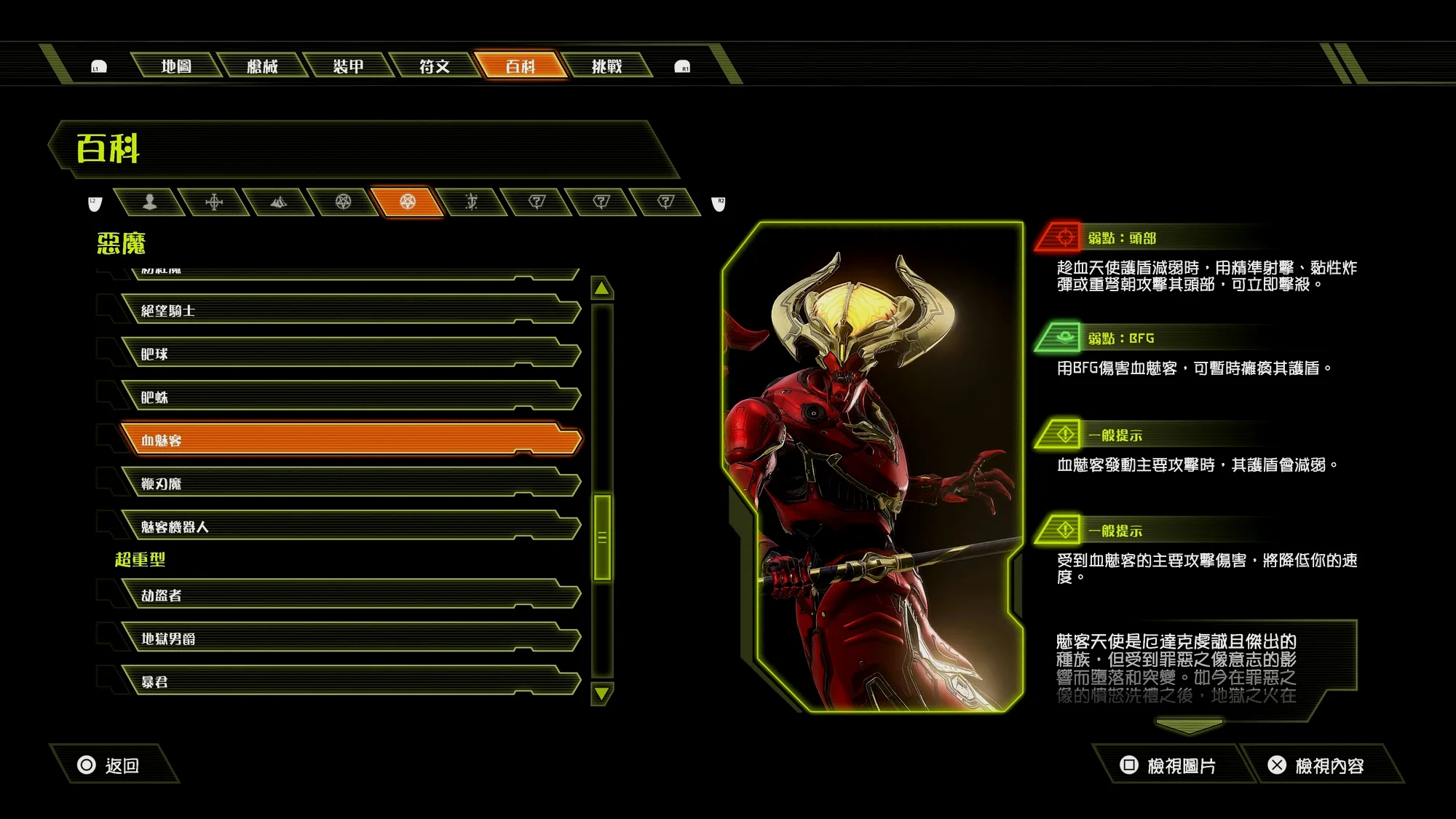The width and height of the screenshot is (1456, 819).
Task: Select the 暴君 entry
Action: pyautogui.click(x=349, y=682)
